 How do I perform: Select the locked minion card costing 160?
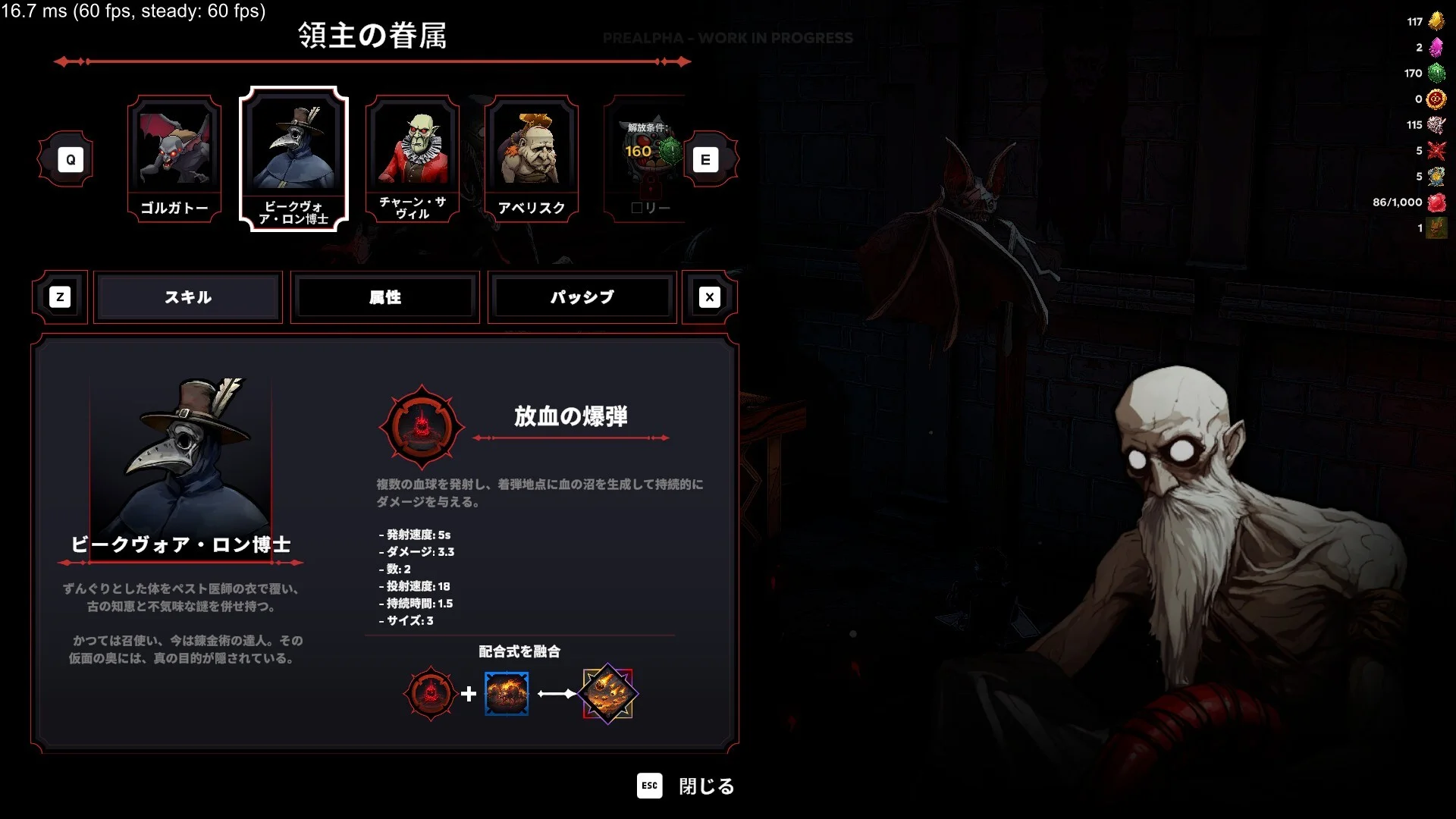[x=645, y=159]
